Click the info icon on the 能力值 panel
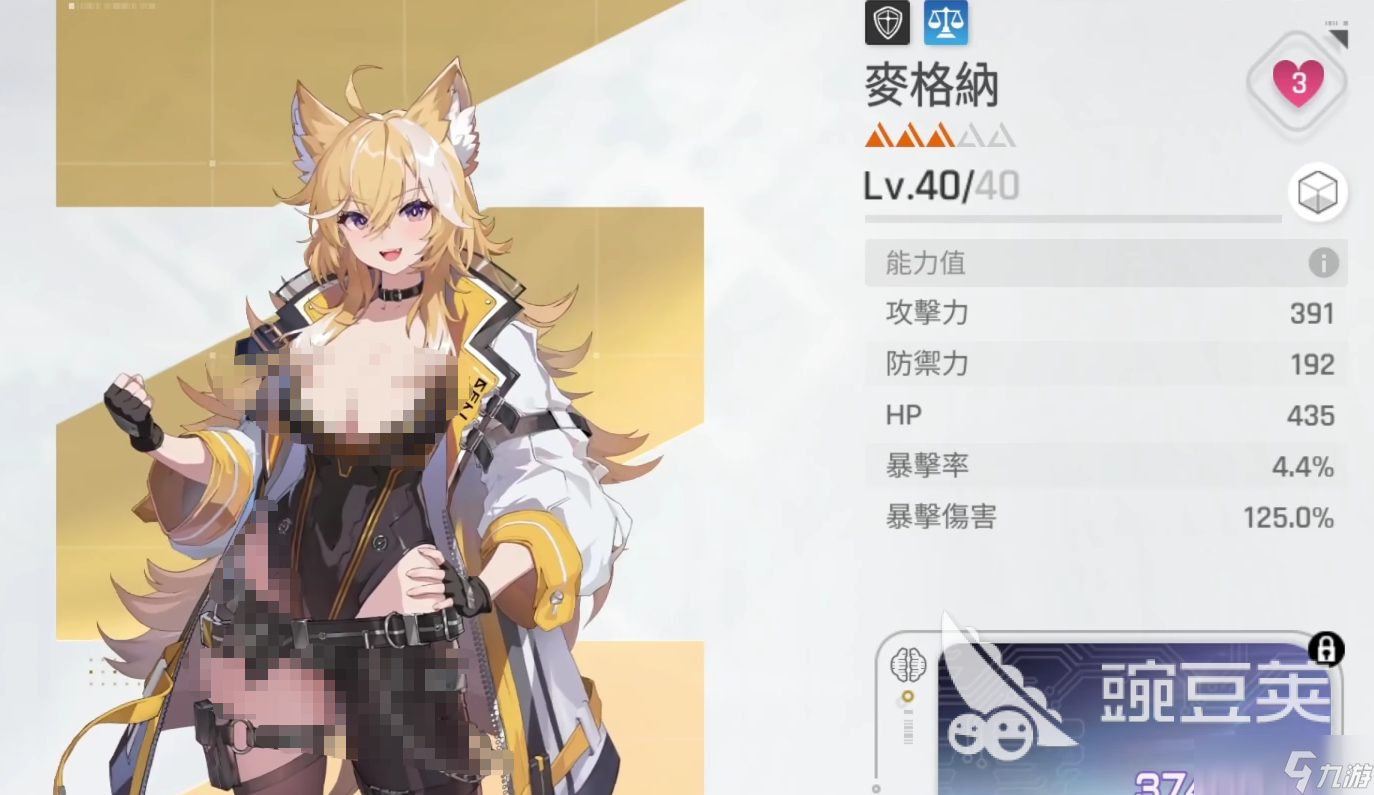The height and width of the screenshot is (795, 1374). pos(1322,262)
